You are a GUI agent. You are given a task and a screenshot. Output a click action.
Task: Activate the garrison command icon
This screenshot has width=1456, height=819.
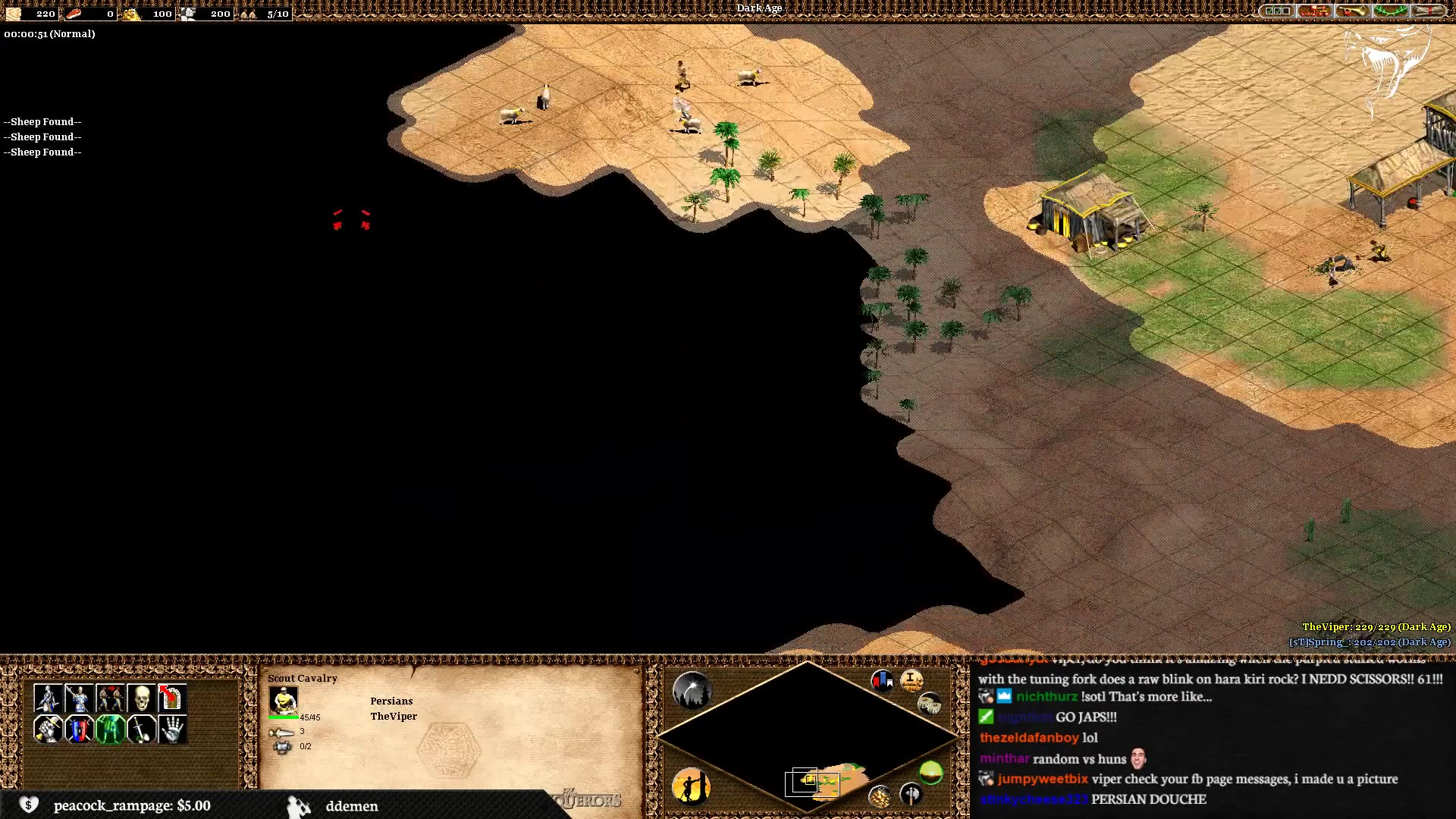coord(172,698)
